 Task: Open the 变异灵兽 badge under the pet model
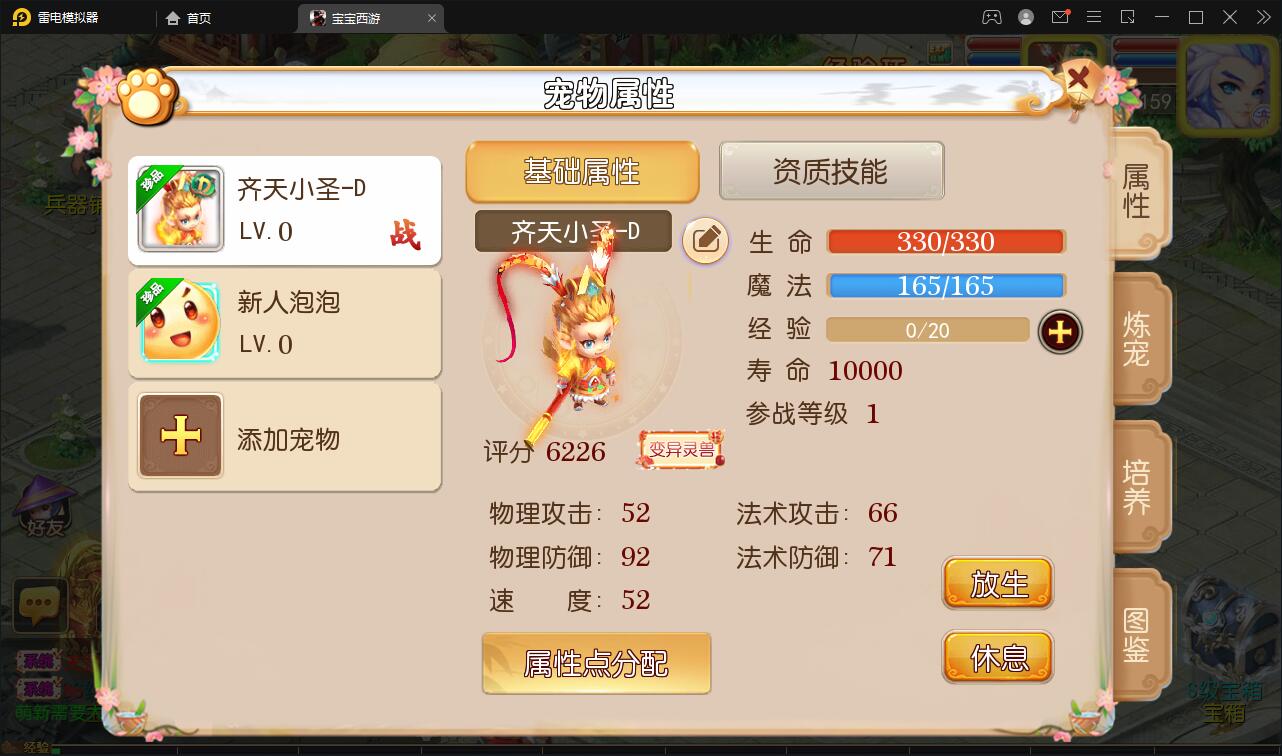coord(681,451)
